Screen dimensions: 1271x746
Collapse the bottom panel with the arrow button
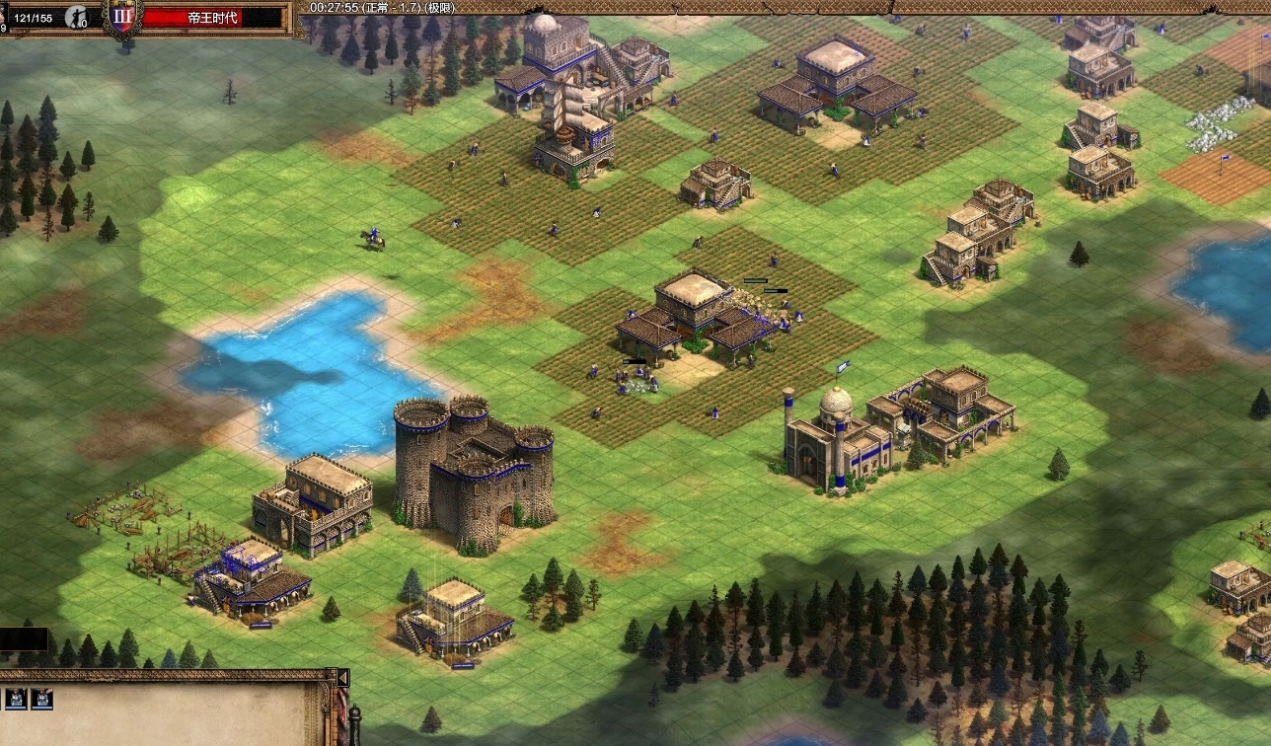coord(343,678)
